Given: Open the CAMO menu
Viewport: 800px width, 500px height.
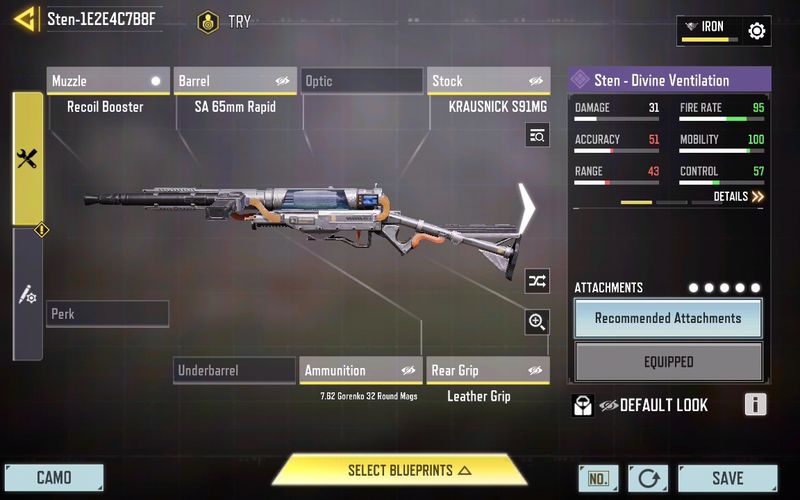Looking at the screenshot, I should pyautogui.click(x=54, y=478).
